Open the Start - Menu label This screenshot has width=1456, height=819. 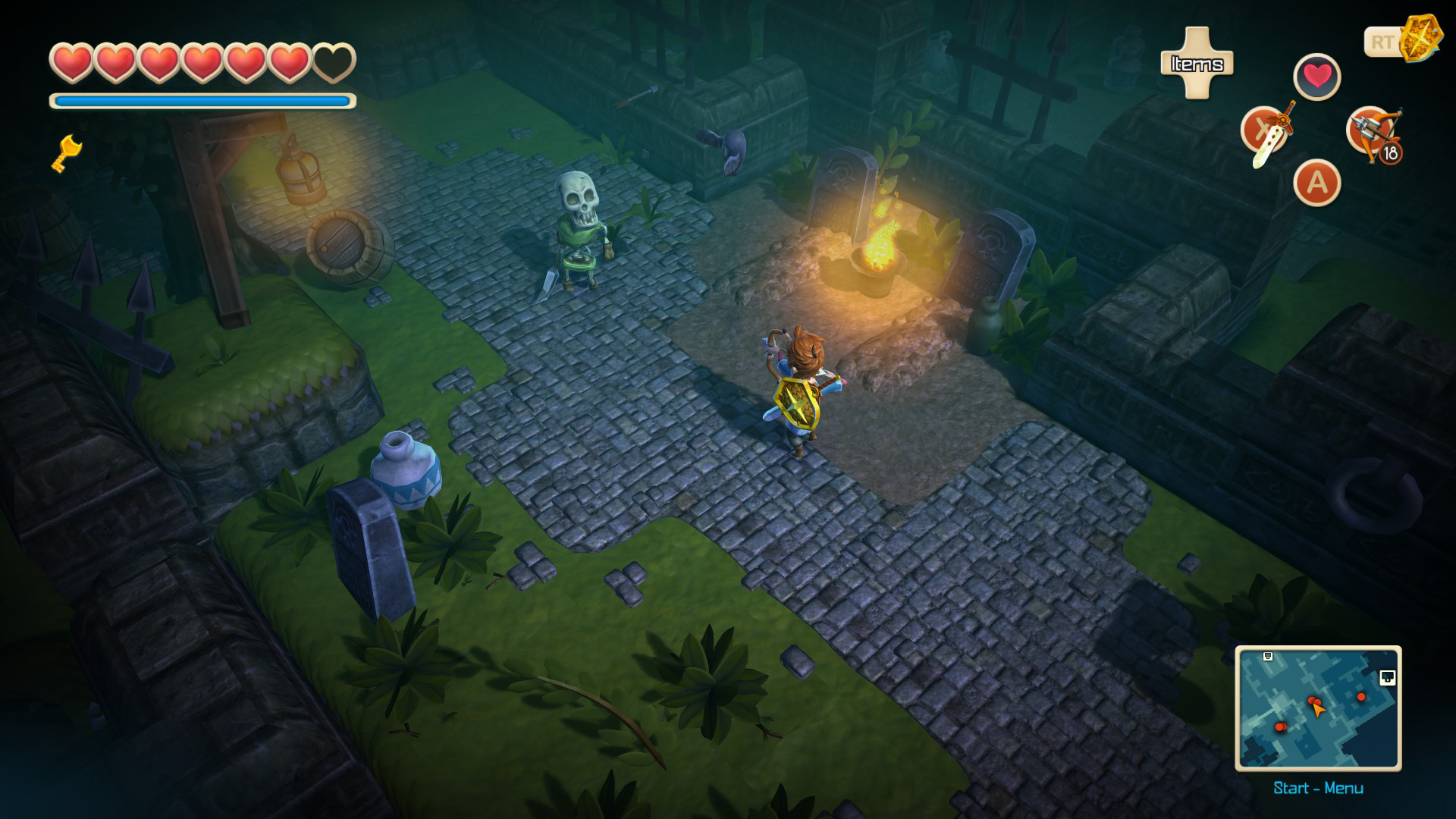point(1318,788)
